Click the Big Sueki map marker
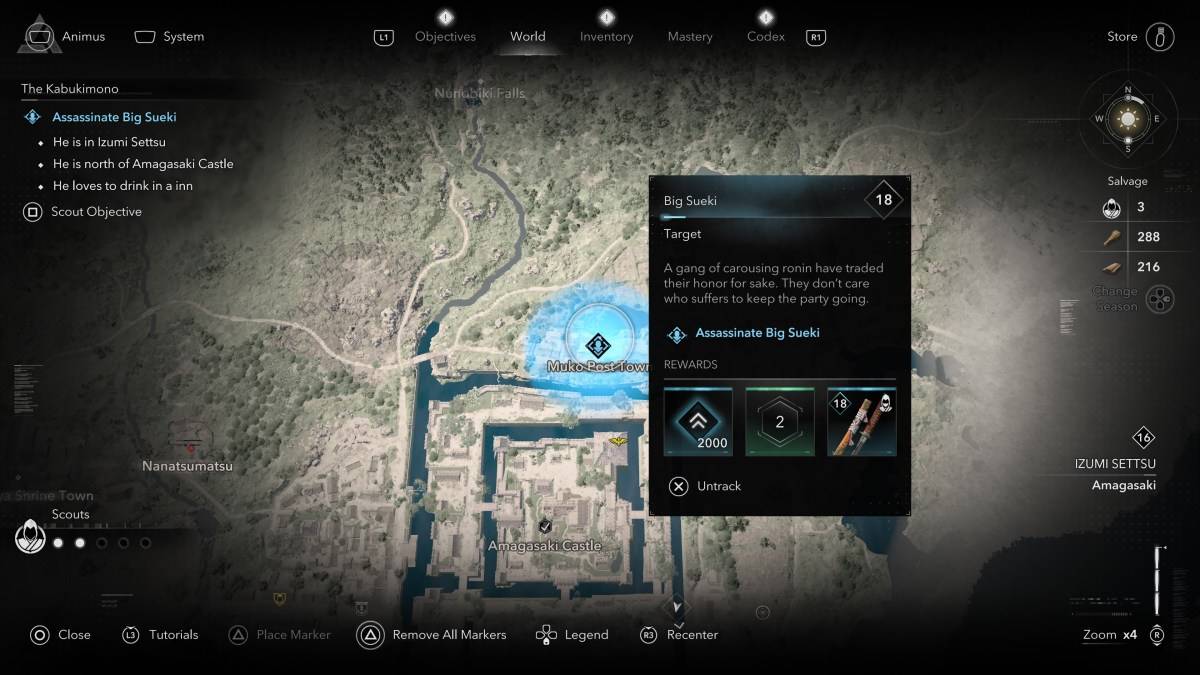Screen dimensions: 1200x675 coord(598,346)
